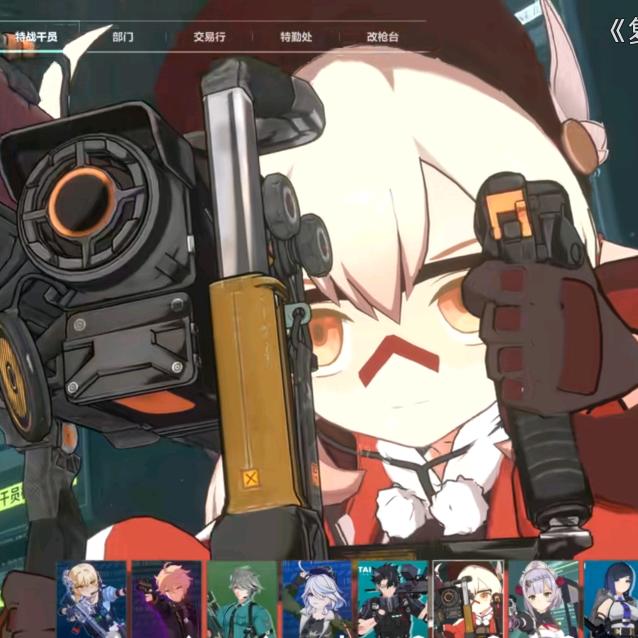638x638 pixels.
Task: Switch to the 特战干员 tab
Action: point(36,37)
